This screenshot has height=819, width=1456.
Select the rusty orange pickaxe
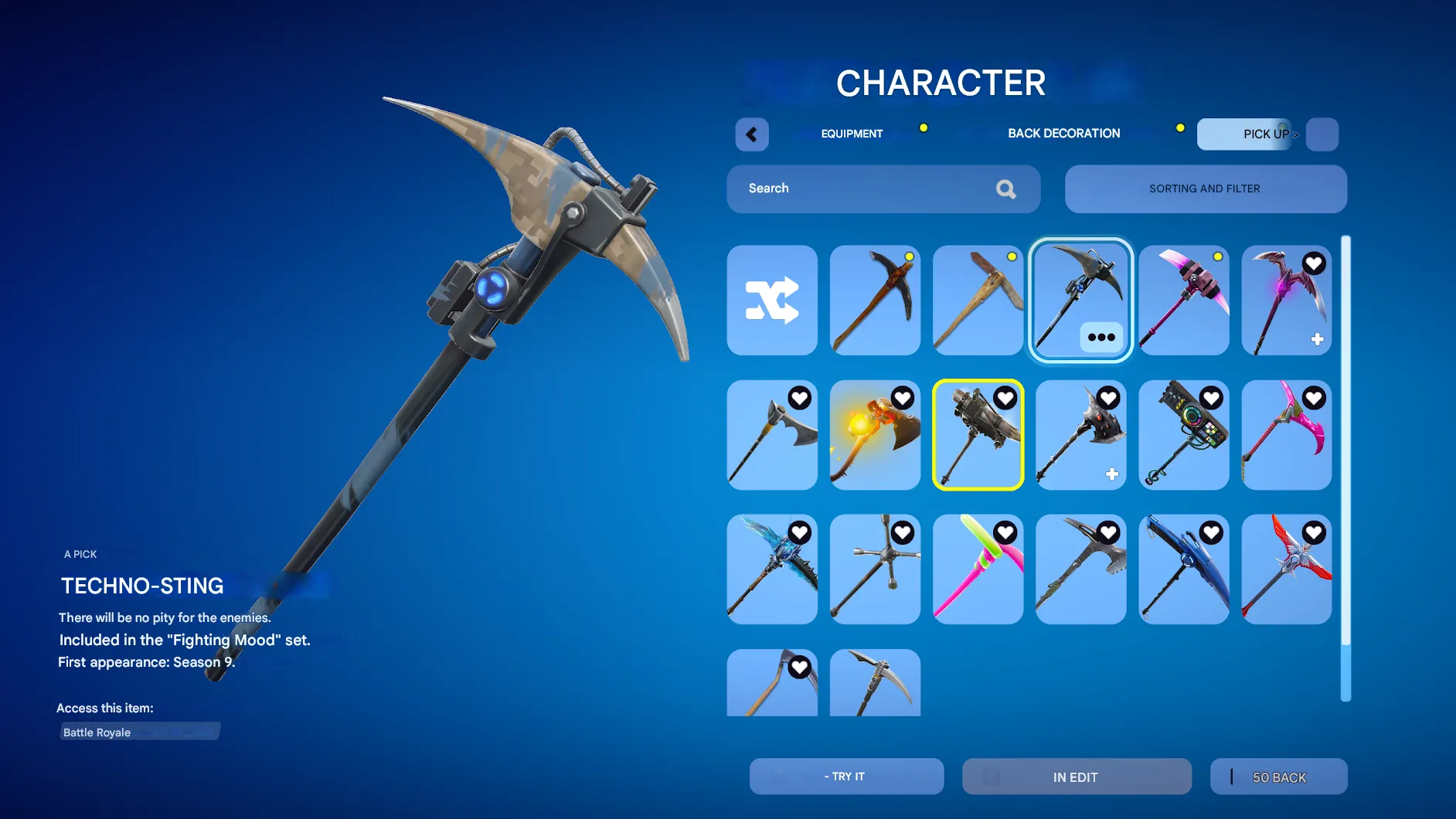(875, 301)
